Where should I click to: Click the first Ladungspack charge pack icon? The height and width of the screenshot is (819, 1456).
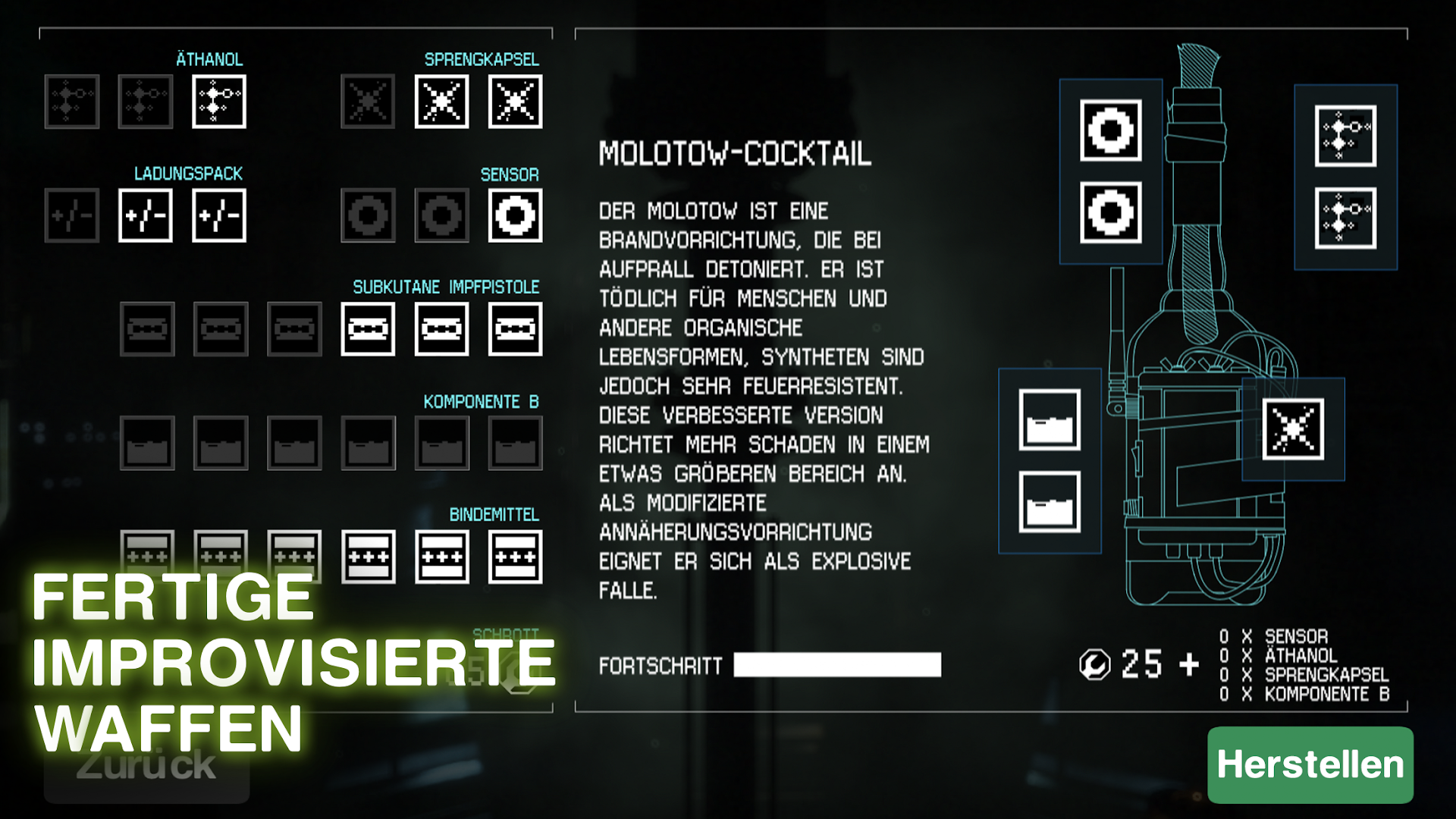tap(72, 215)
